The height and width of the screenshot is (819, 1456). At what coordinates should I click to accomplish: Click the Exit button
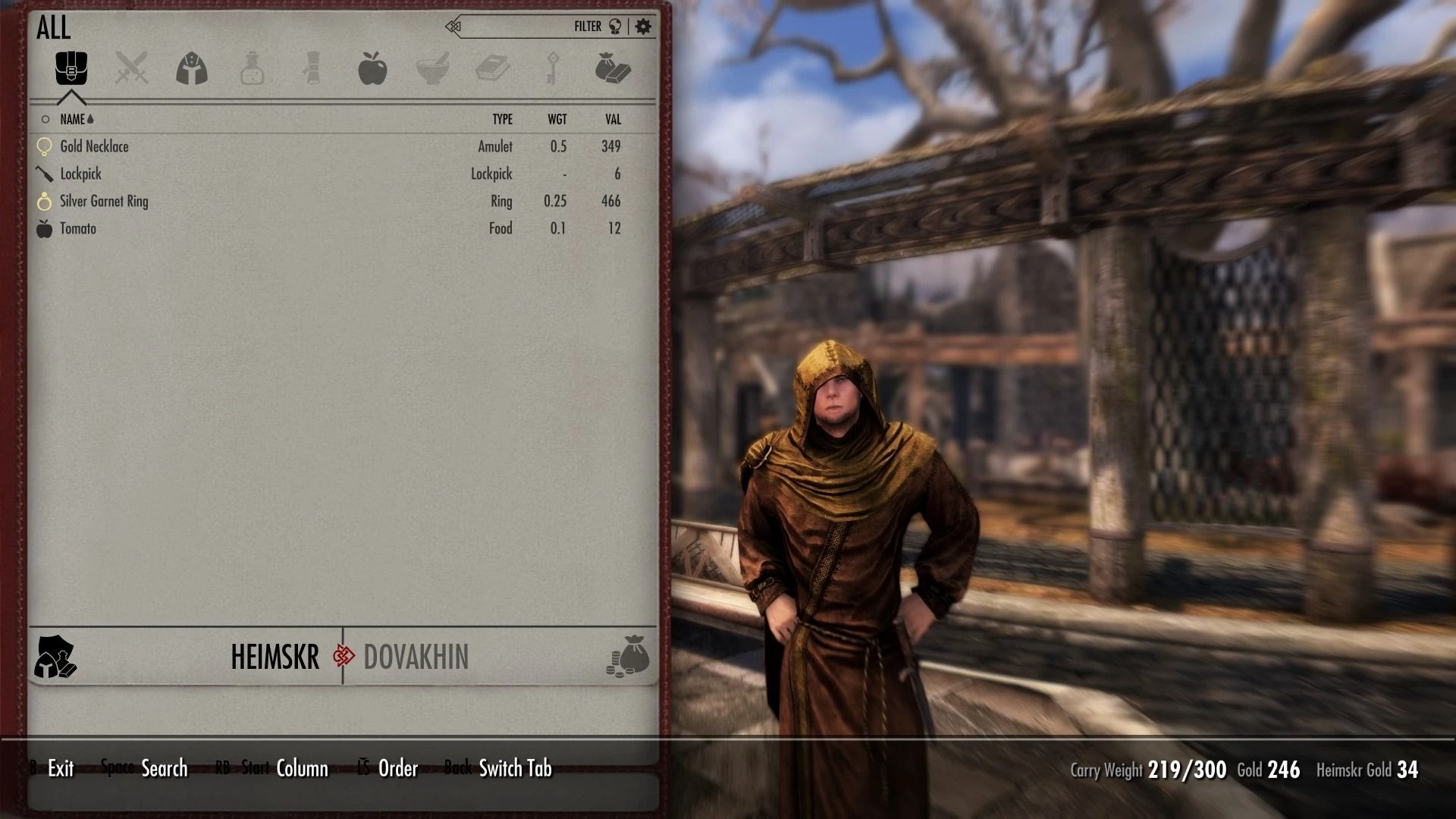point(59,768)
